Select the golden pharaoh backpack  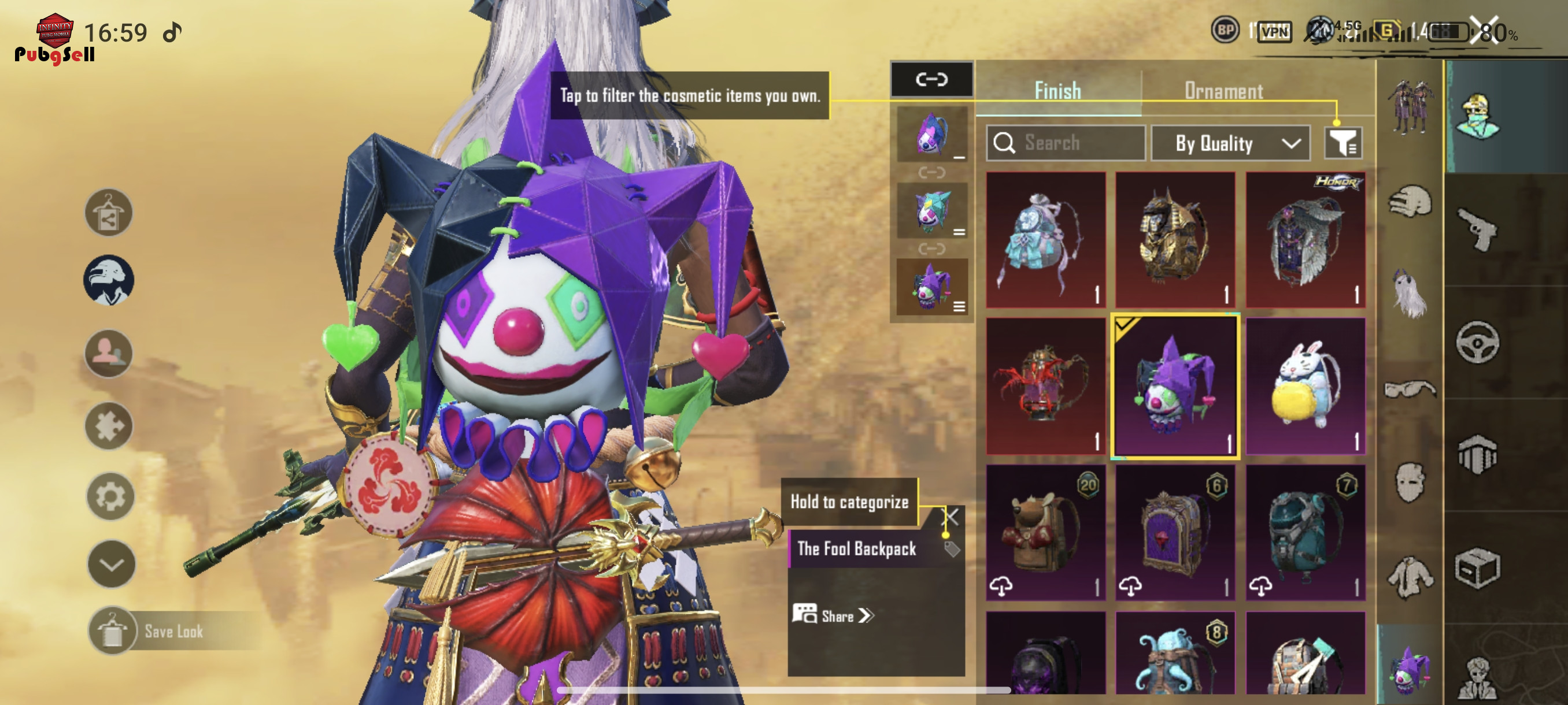tap(1175, 240)
